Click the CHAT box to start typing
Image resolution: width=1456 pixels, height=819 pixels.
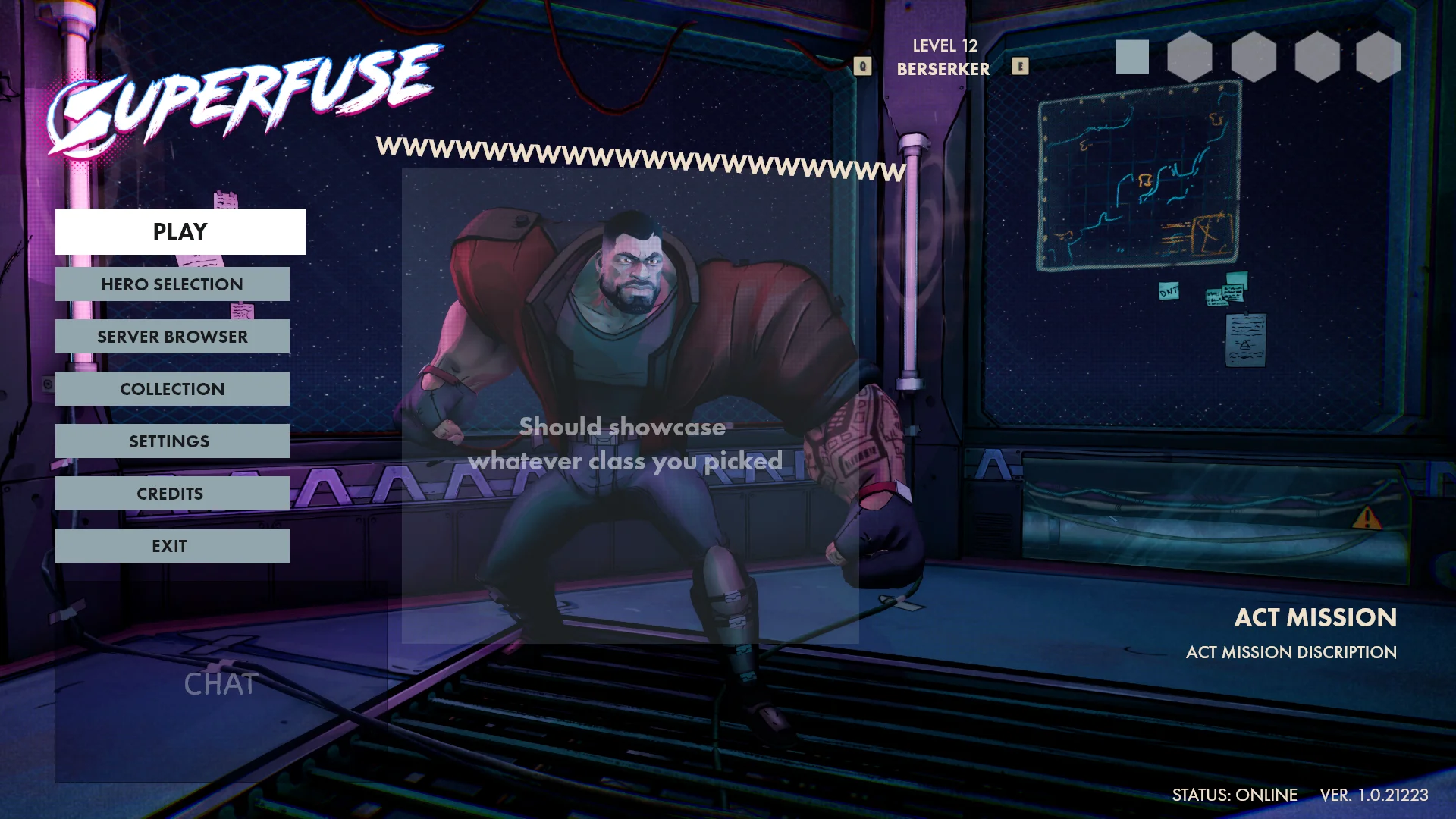click(x=219, y=684)
